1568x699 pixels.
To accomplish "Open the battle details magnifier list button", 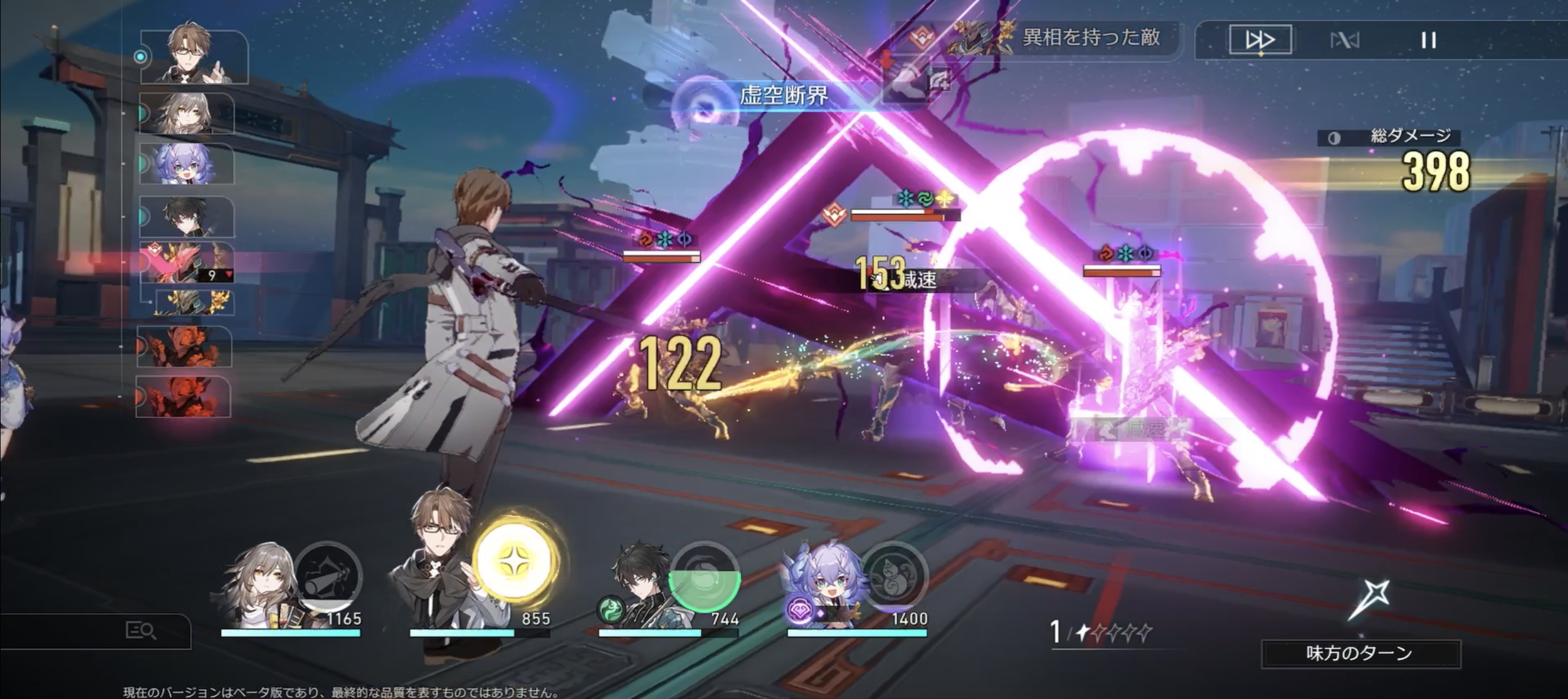I will [x=140, y=630].
